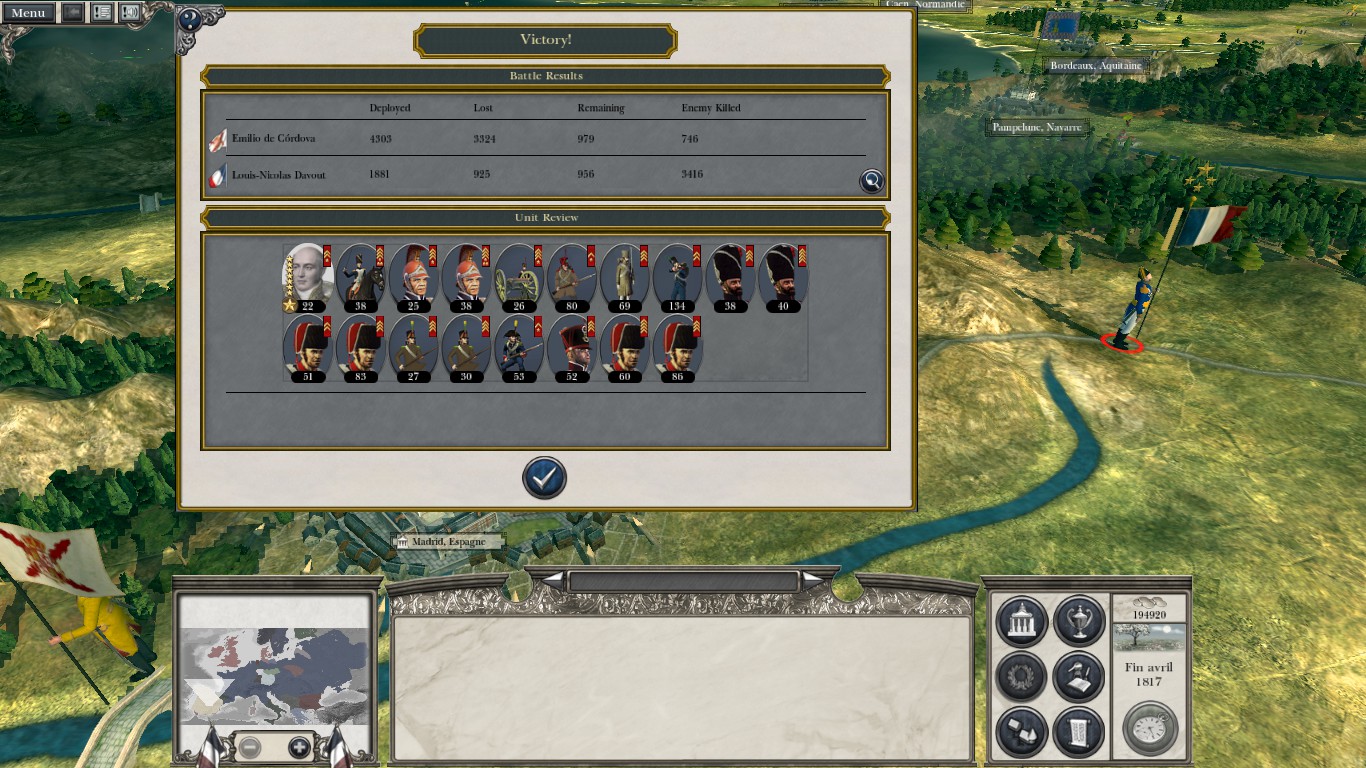Open the Menu in the top-left corner

(28, 13)
